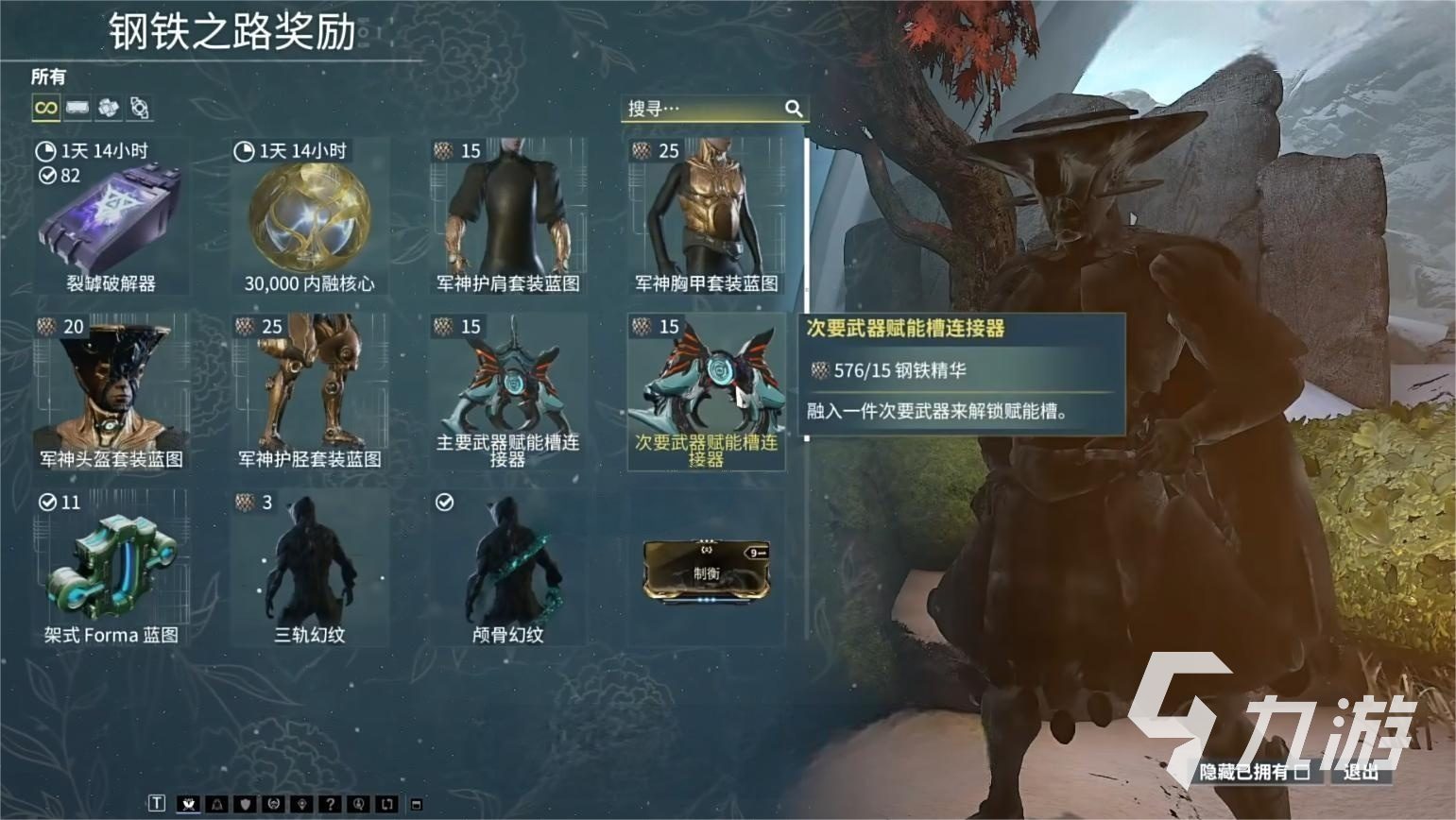Click the alerts bell icon in bottom toolbar
The height and width of the screenshot is (820, 1456).
coord(216,805)
